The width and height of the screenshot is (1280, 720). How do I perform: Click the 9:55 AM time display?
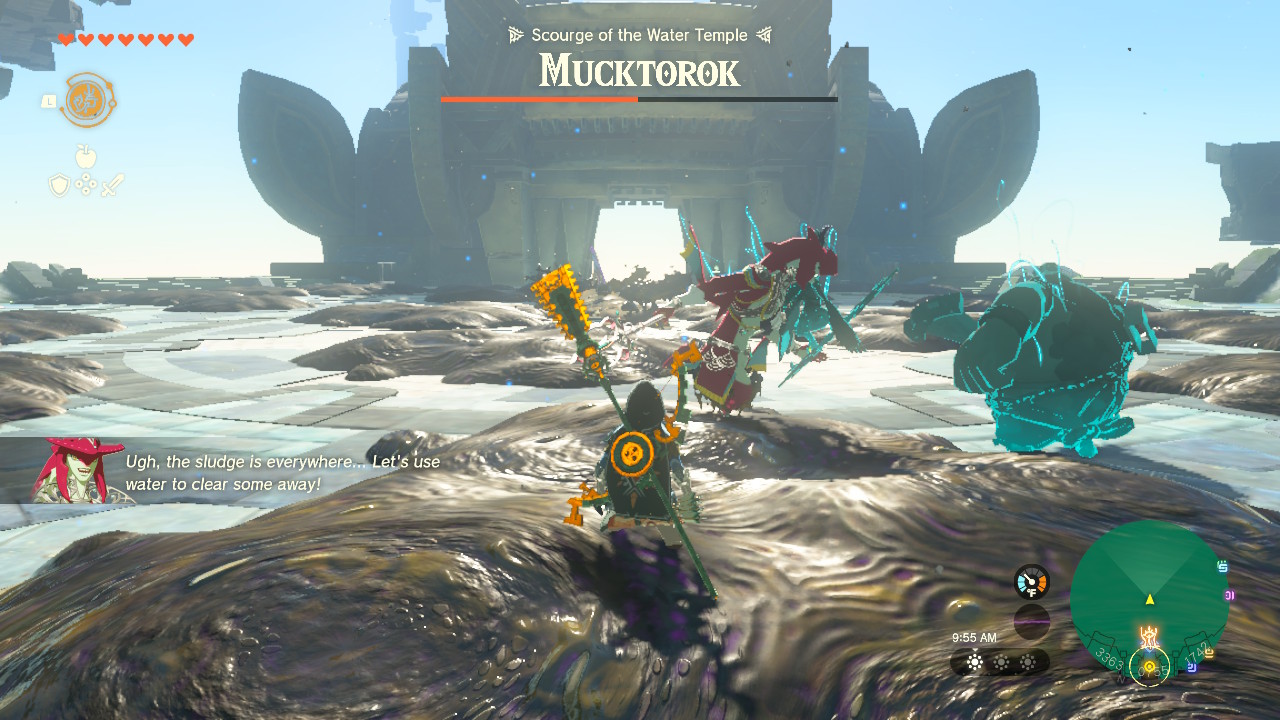coord(975,638)
